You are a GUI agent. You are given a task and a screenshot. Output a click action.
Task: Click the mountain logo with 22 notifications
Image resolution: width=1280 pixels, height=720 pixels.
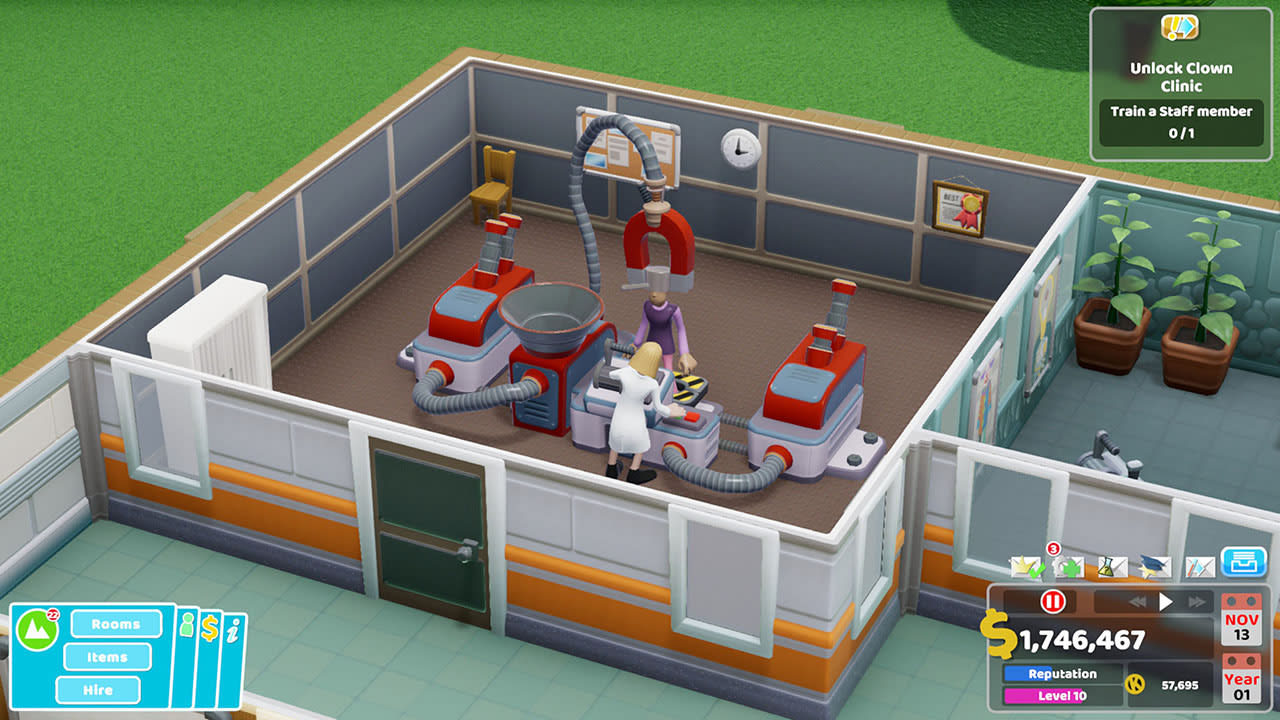coord(36,627)
